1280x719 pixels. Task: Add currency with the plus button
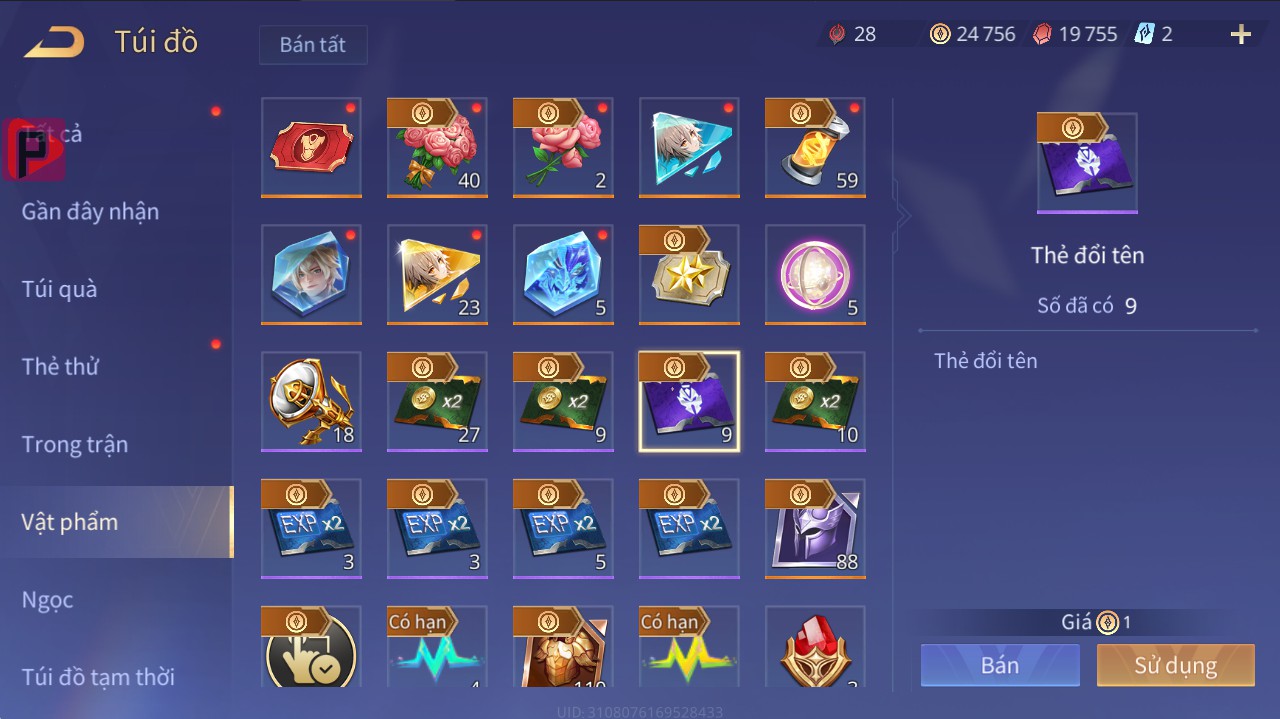[x=1240, y=35]
